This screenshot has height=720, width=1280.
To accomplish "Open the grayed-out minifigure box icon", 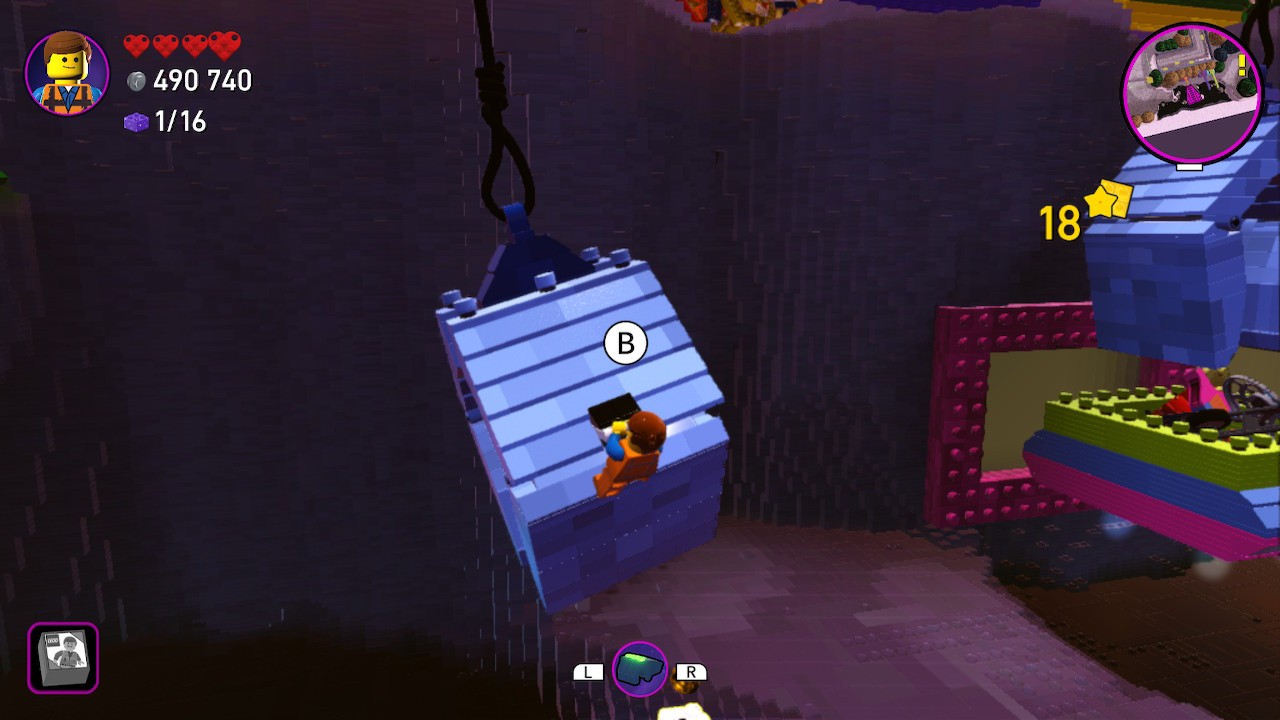I will point(62,657).
